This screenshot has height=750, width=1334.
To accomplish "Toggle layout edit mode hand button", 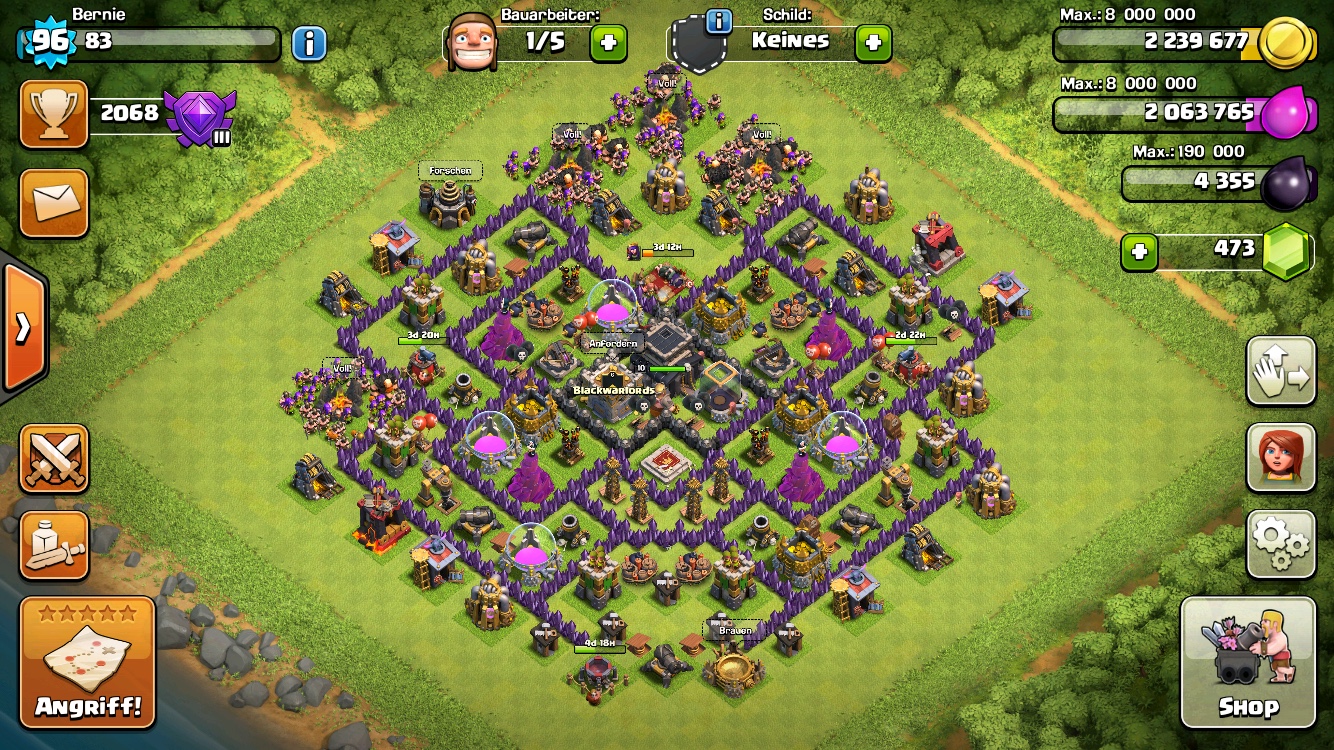I will tap(1281, 371).
